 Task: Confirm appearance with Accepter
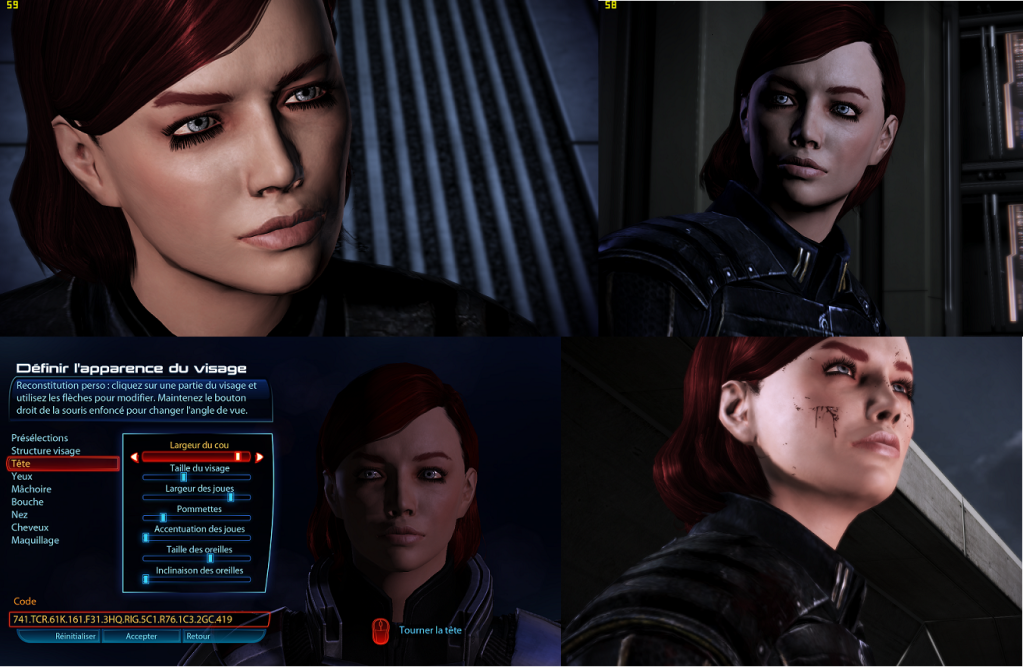click(x=141, y=636)
